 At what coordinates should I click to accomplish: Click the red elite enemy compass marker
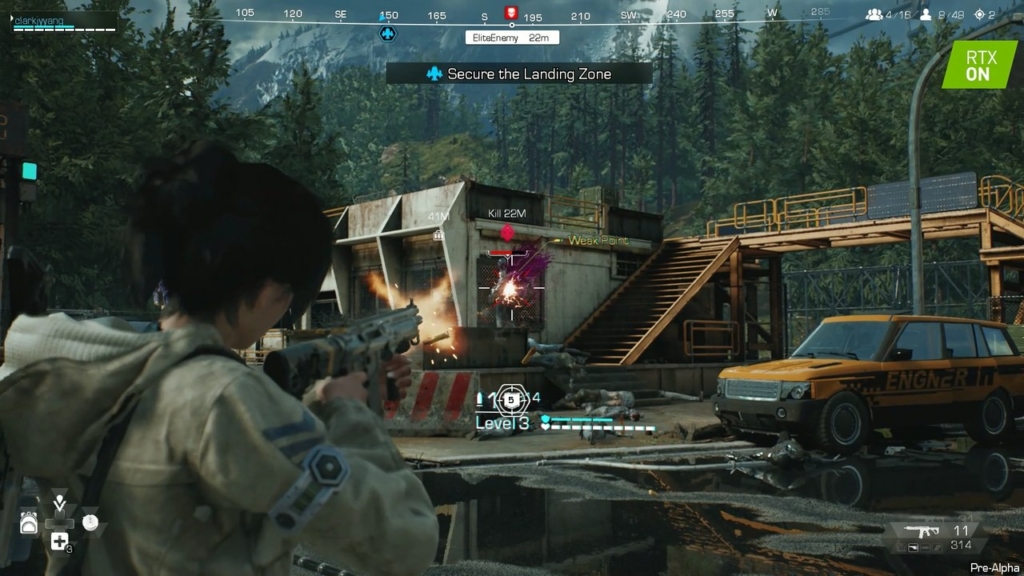point(512,14)
